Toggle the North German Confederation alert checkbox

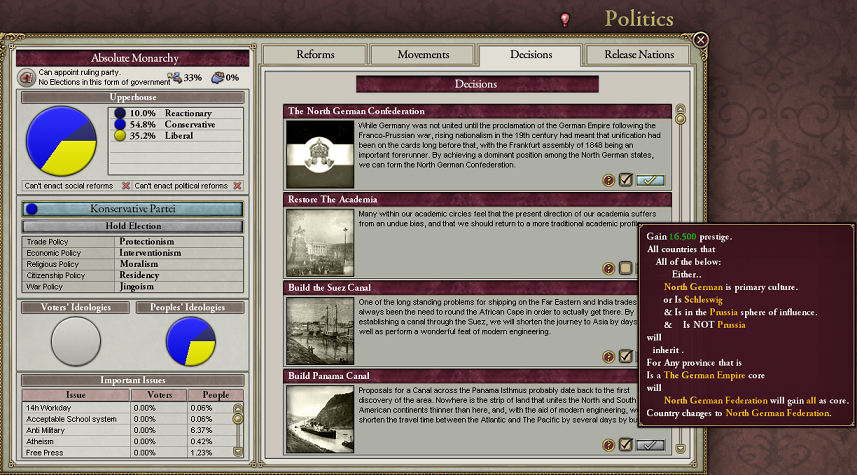(x=626, y=180)
